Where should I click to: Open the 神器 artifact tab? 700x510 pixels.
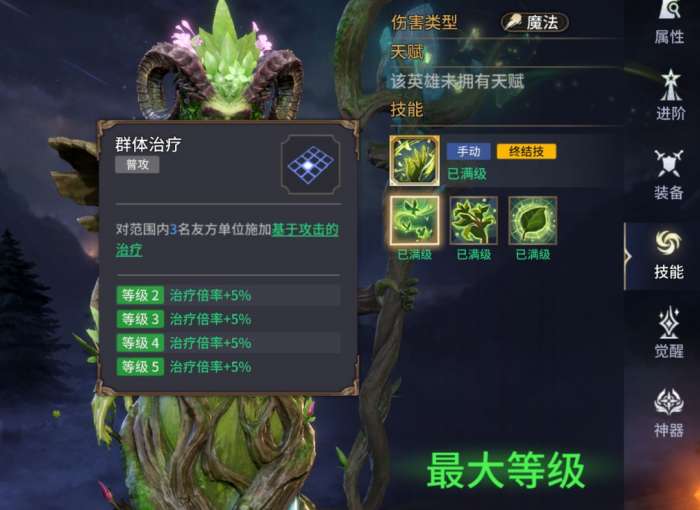[669, 412]
